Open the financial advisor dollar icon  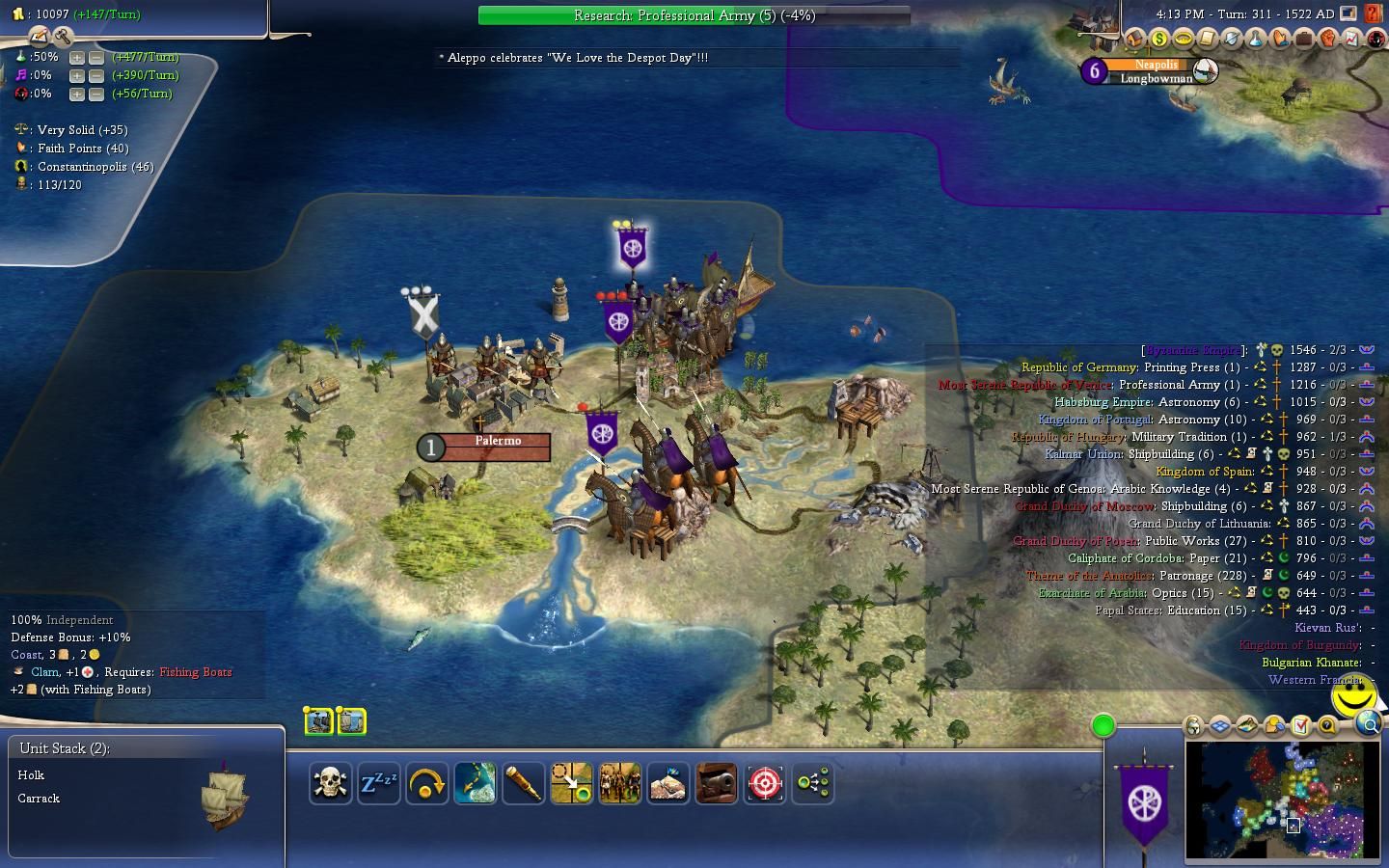pos(1158,40)
